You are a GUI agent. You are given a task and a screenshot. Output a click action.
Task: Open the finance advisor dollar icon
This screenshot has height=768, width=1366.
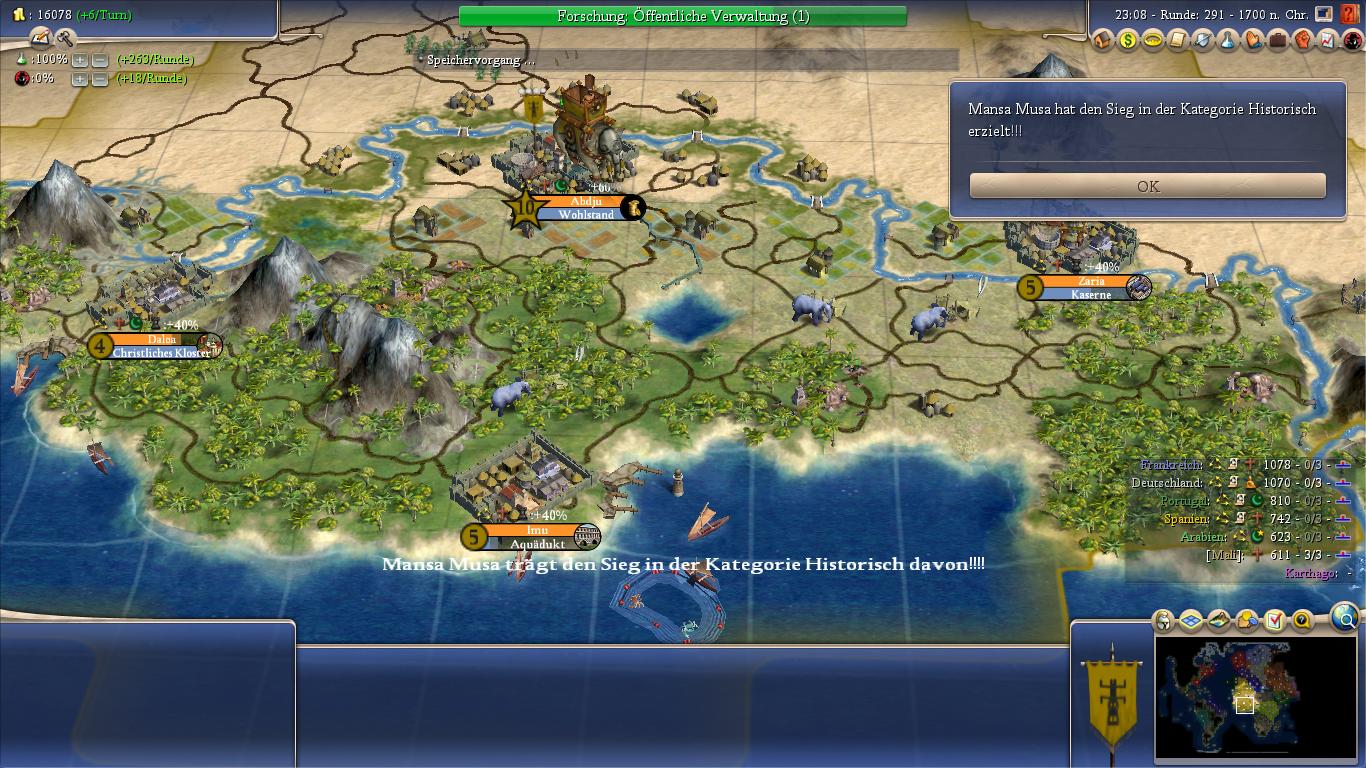1128,41
